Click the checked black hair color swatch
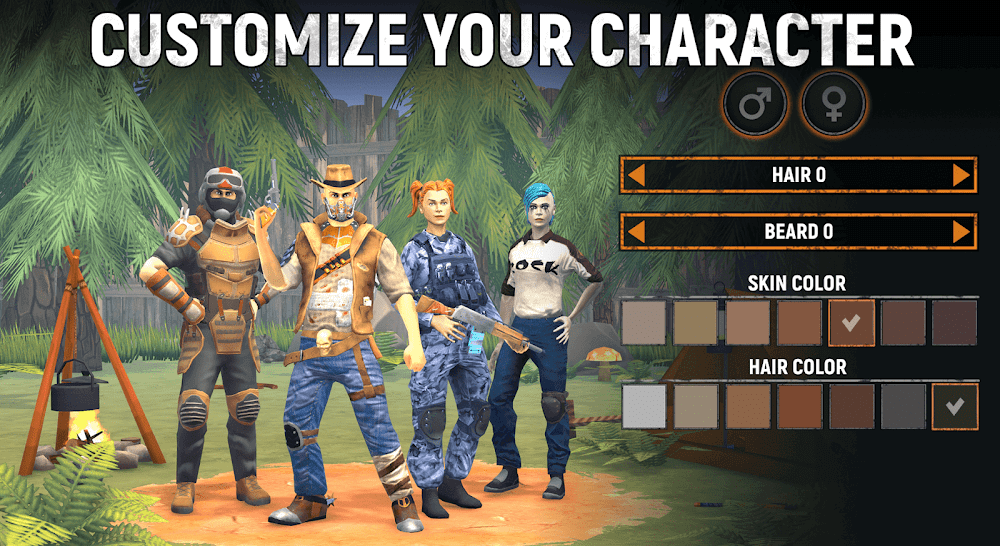 click(x=954, y=406)
